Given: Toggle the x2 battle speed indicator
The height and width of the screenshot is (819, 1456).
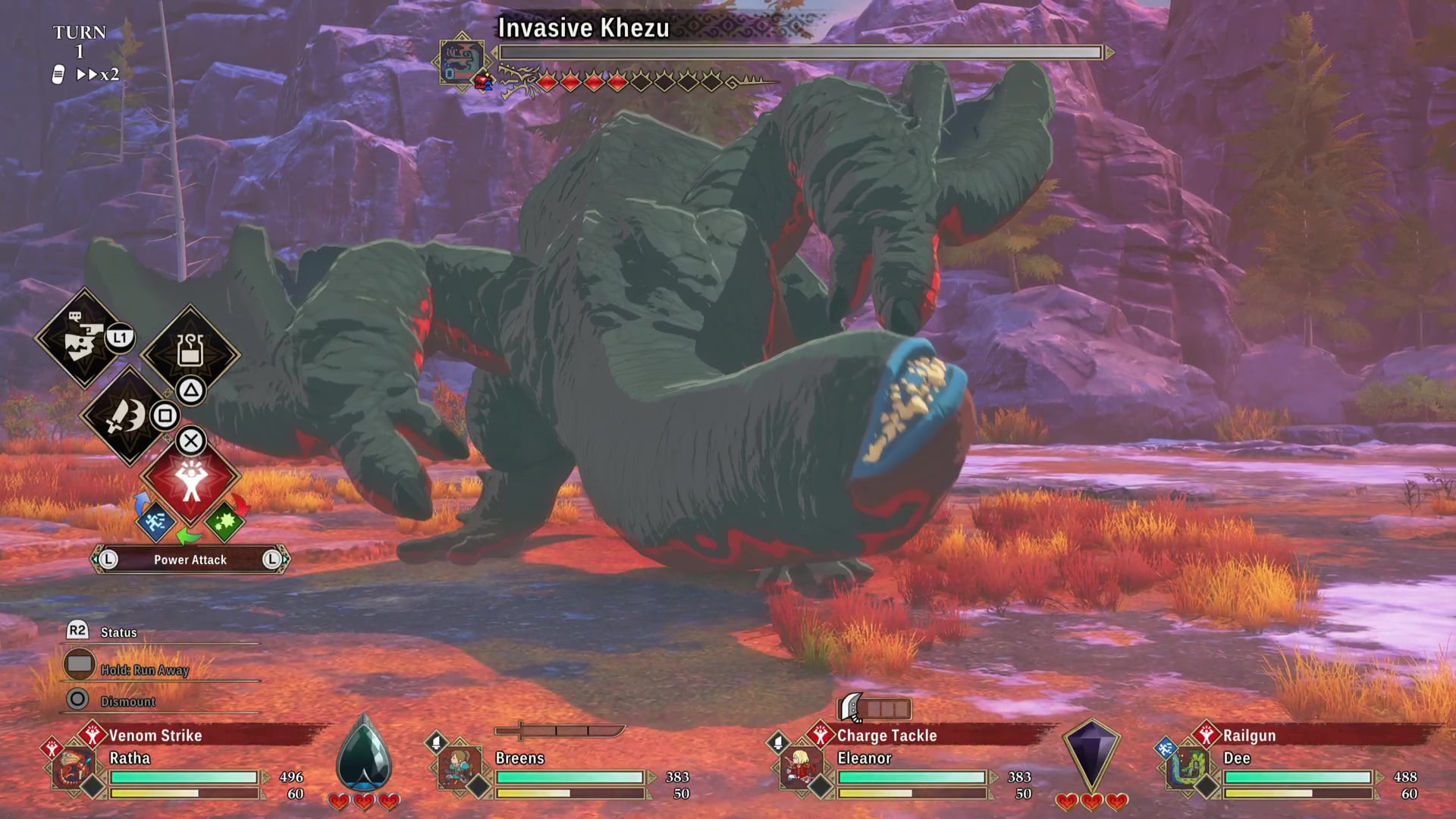Looking at the screenshot, I should click(x=98, y=74).
